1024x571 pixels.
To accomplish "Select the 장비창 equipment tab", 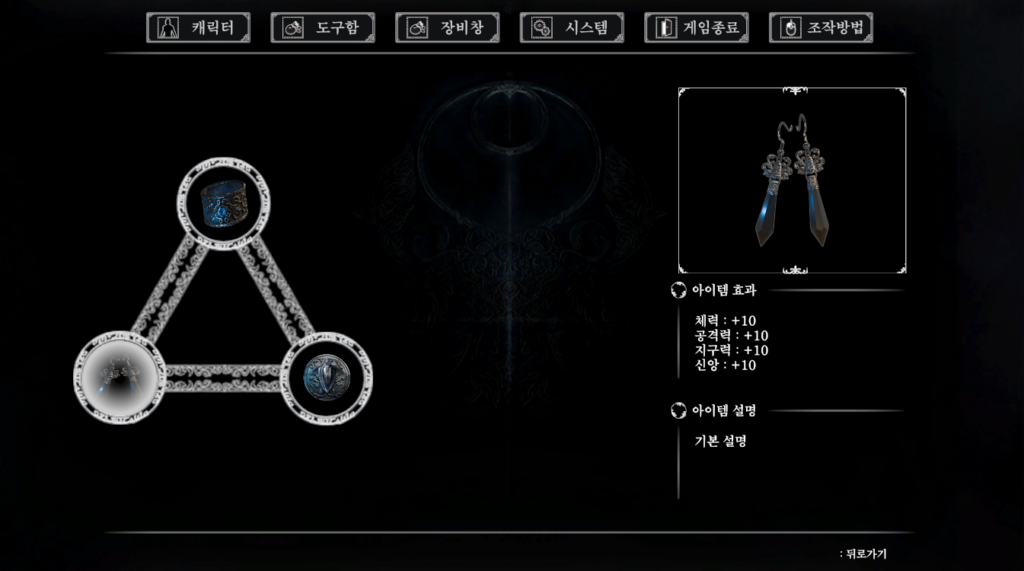I will 447,28.
